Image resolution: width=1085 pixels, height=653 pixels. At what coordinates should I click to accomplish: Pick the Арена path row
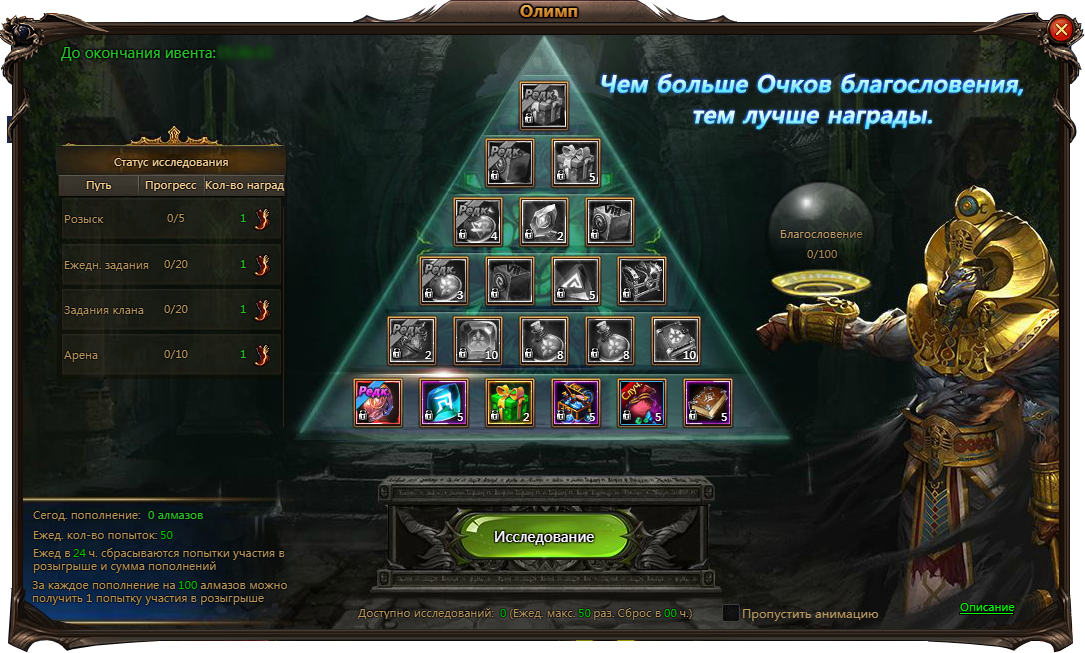click(x=172, y=355)
